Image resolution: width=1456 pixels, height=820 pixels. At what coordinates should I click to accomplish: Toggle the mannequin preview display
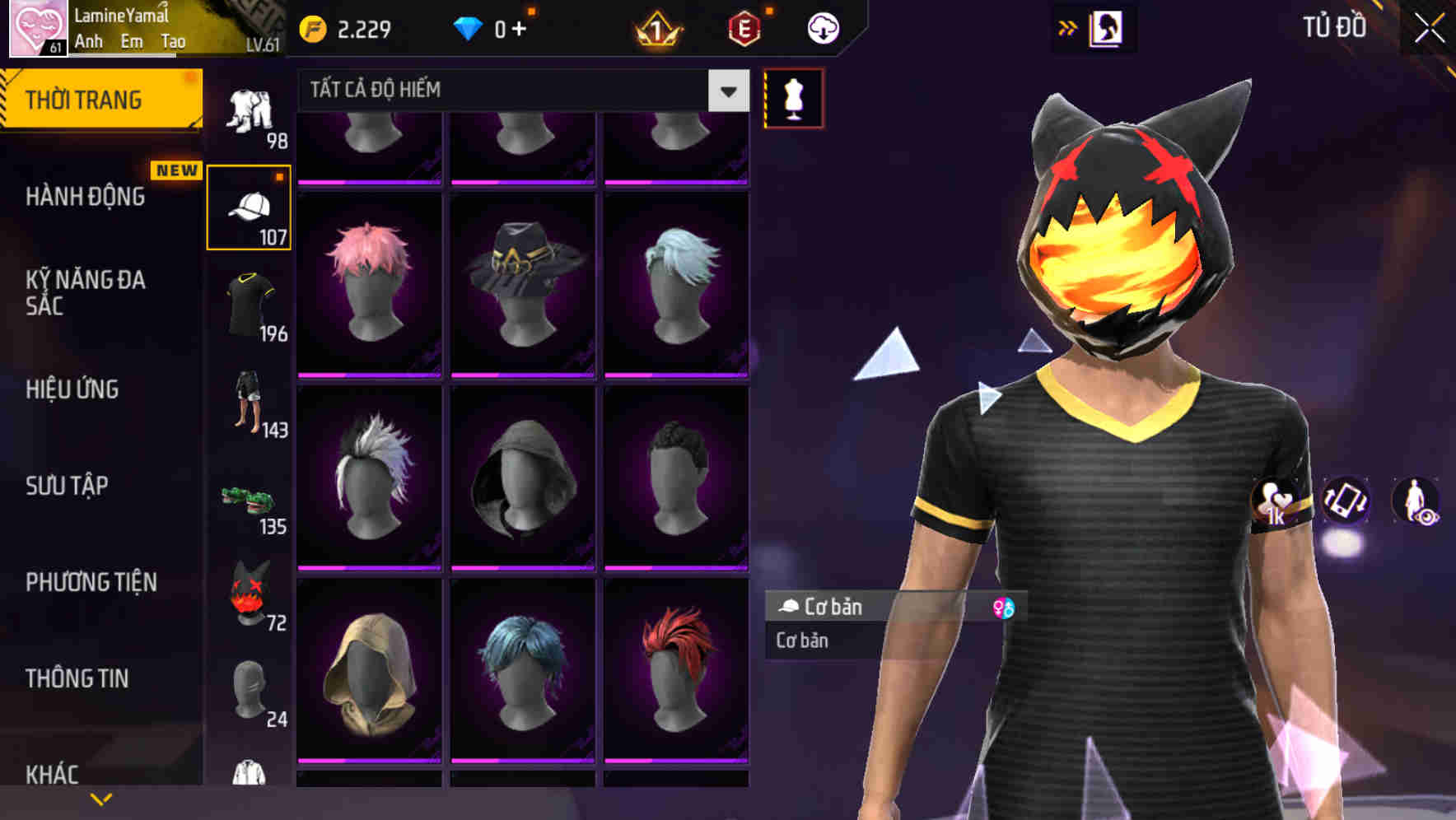[793, 98]
